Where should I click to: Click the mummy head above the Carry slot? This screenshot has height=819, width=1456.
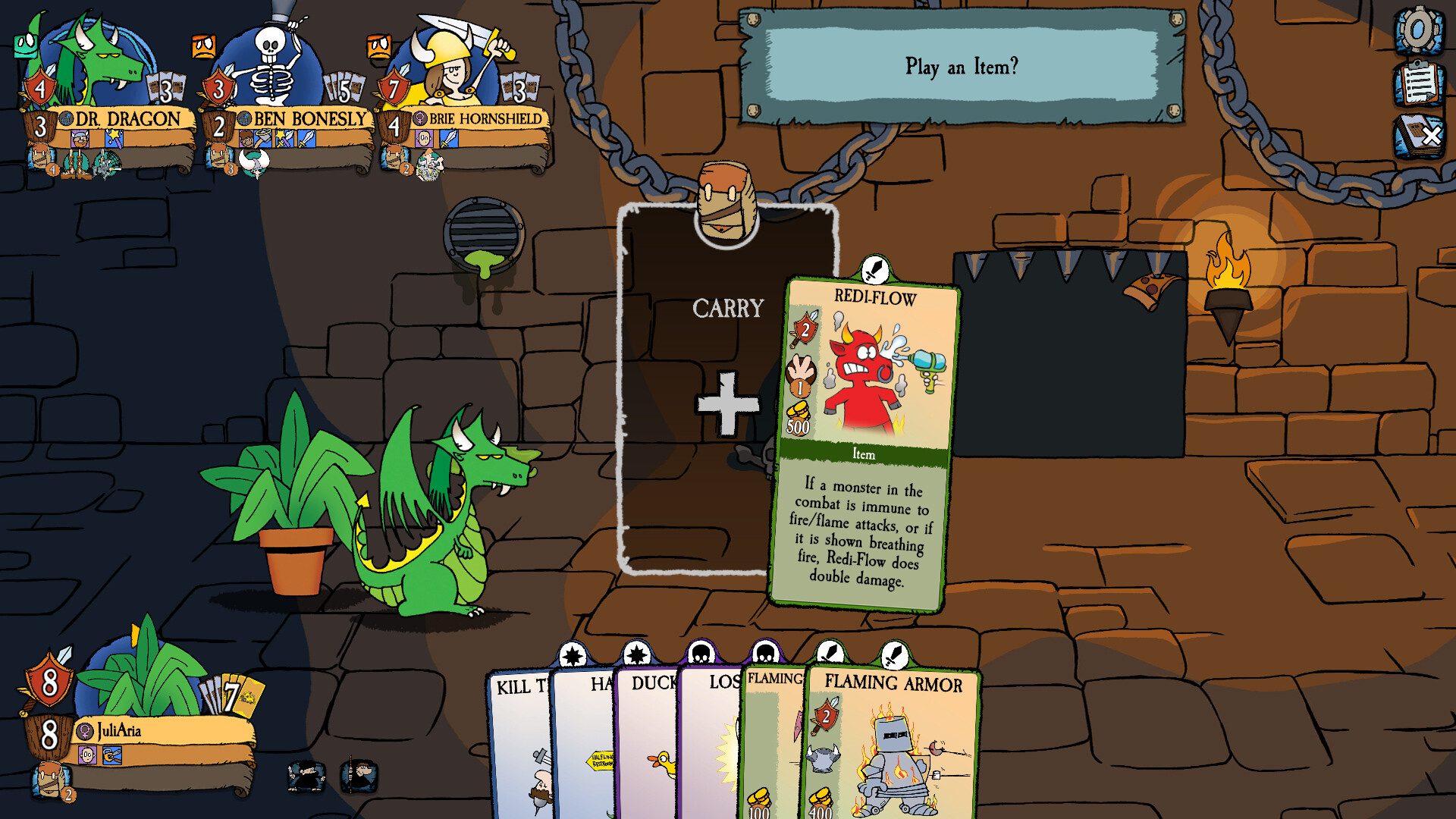[726, 201]
